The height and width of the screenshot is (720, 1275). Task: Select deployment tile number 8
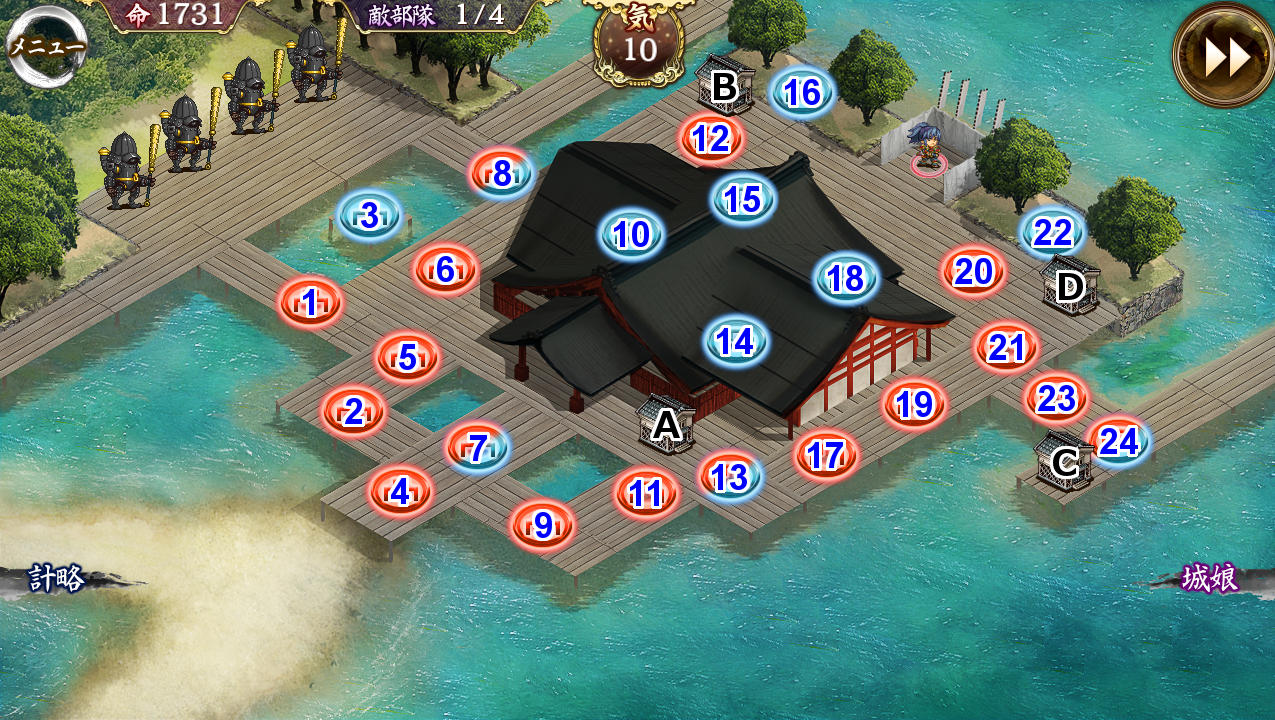click(x=502, y=174)
